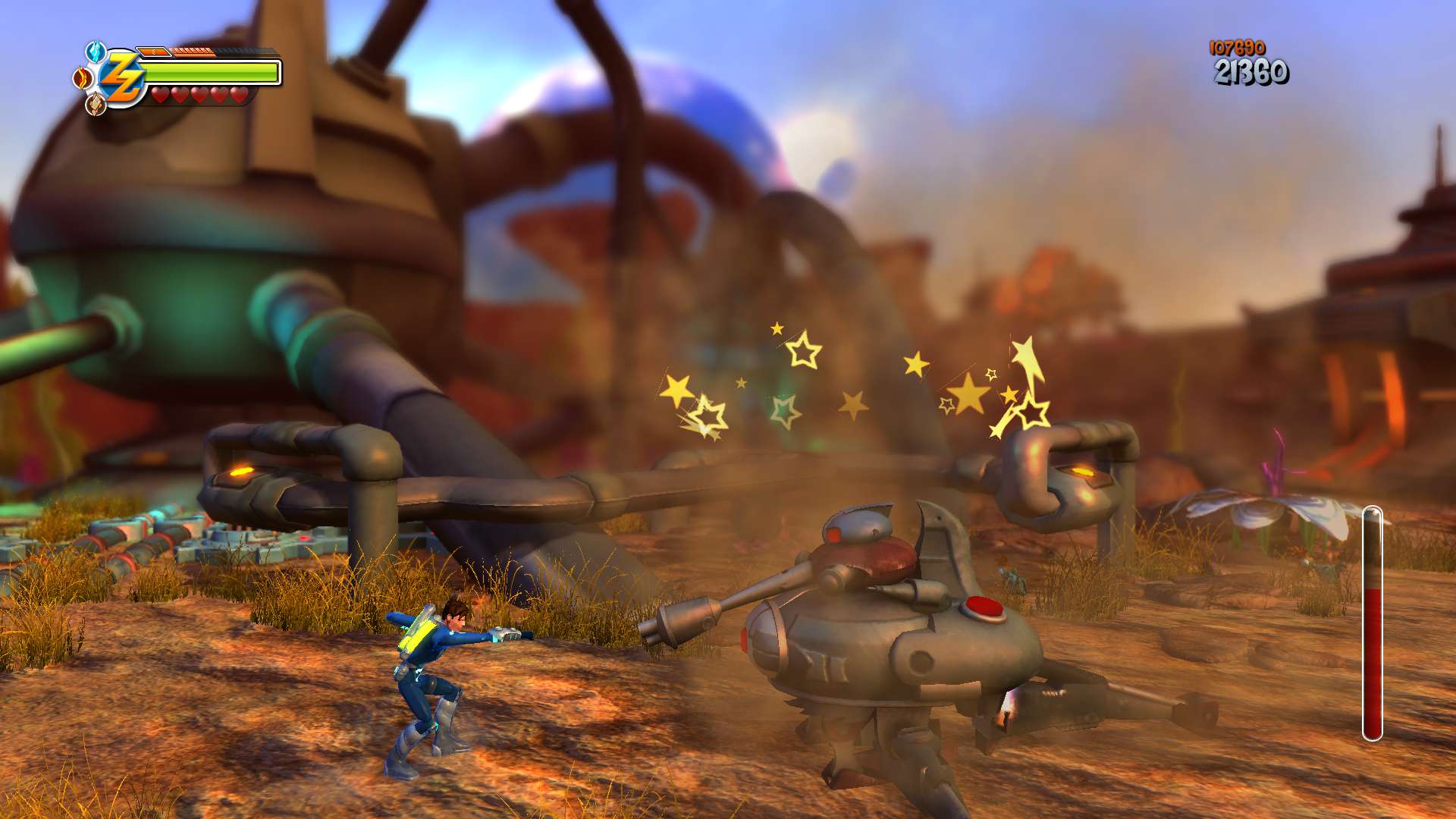
Task: Choose the brown rock power icon
Action: [96, 104]
